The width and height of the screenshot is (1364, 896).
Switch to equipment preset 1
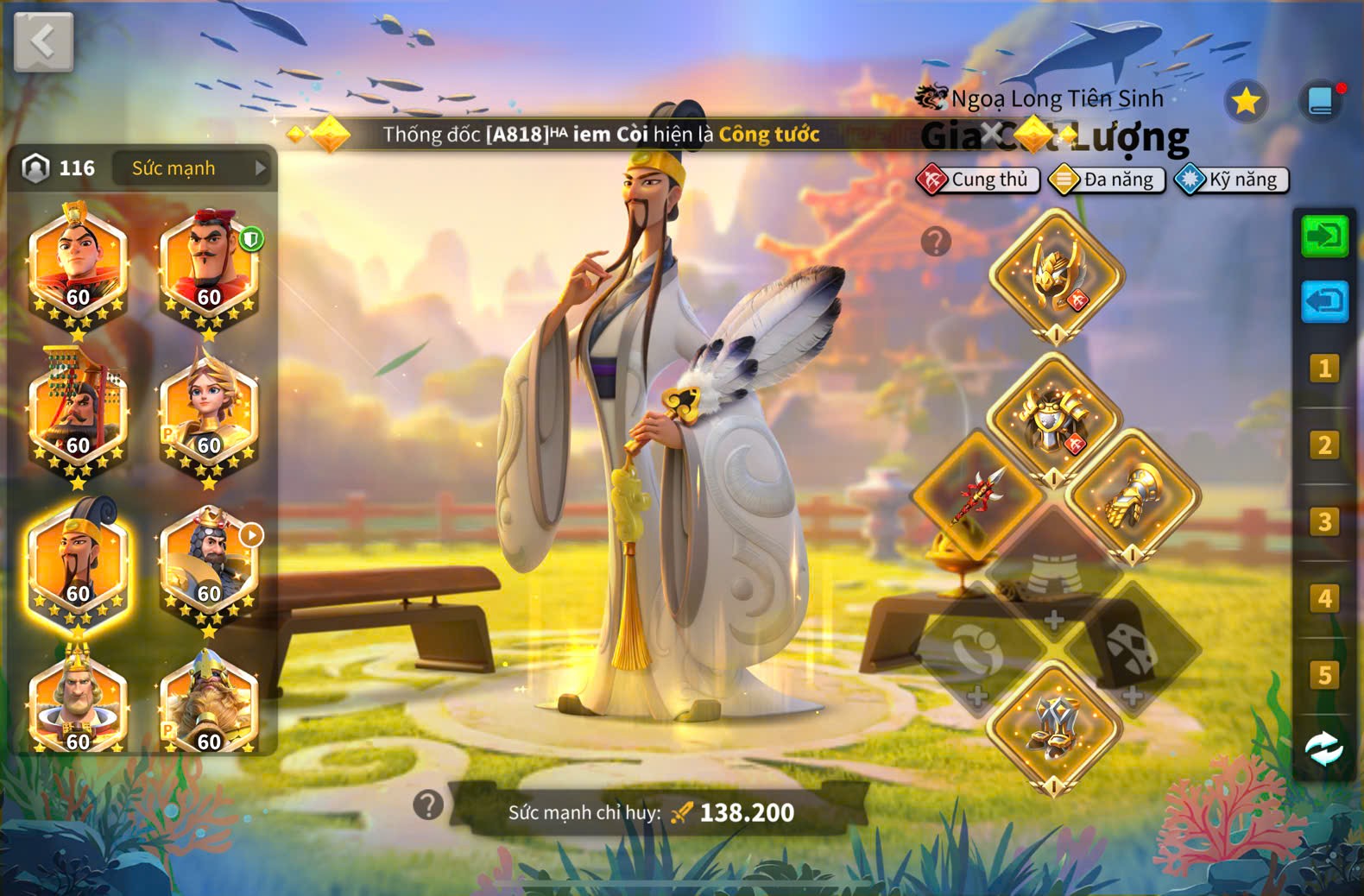pyautogui.click(x=1323, y=369)
